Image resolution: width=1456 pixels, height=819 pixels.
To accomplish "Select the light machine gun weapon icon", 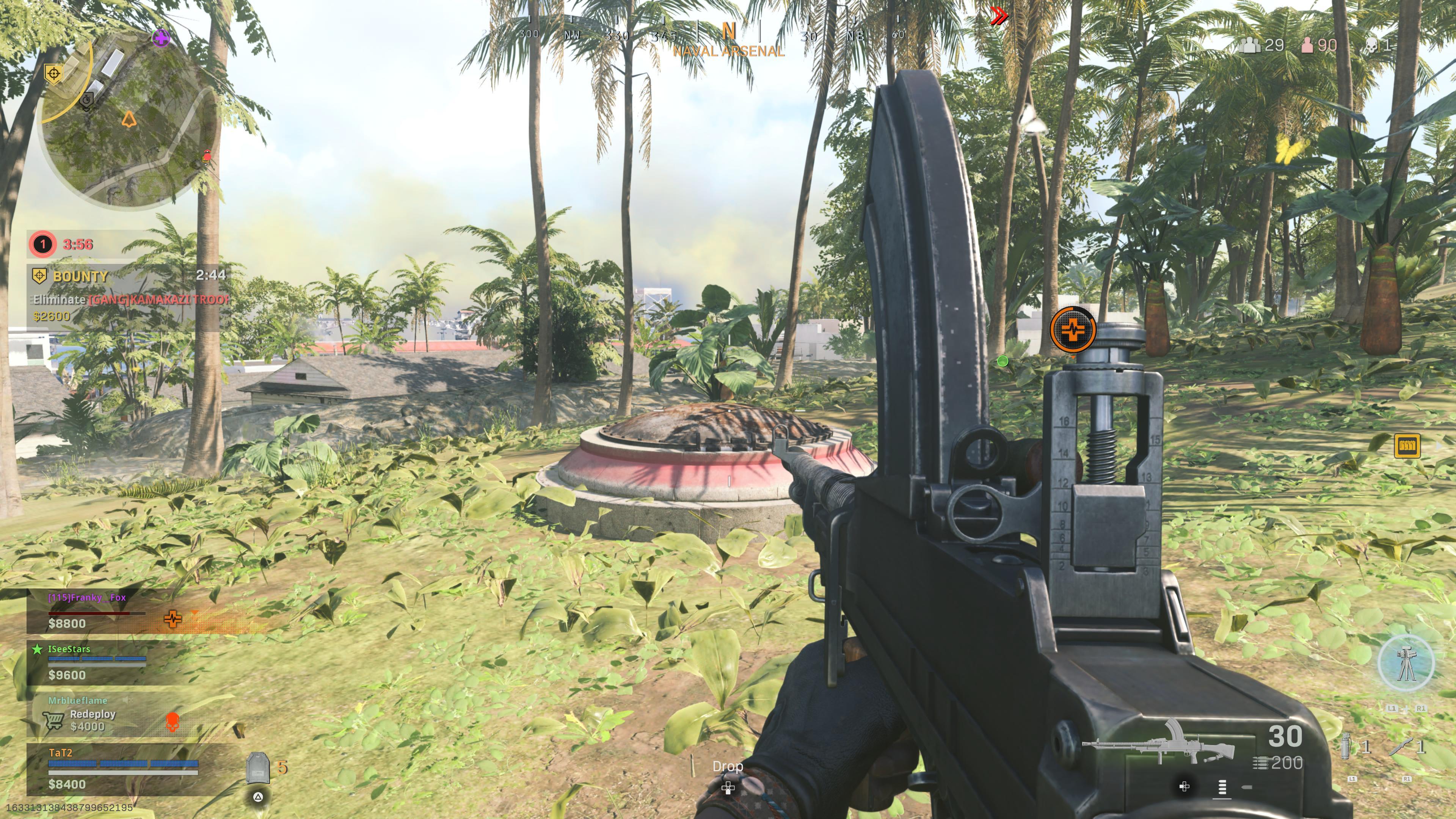I will coord(1158,743).
